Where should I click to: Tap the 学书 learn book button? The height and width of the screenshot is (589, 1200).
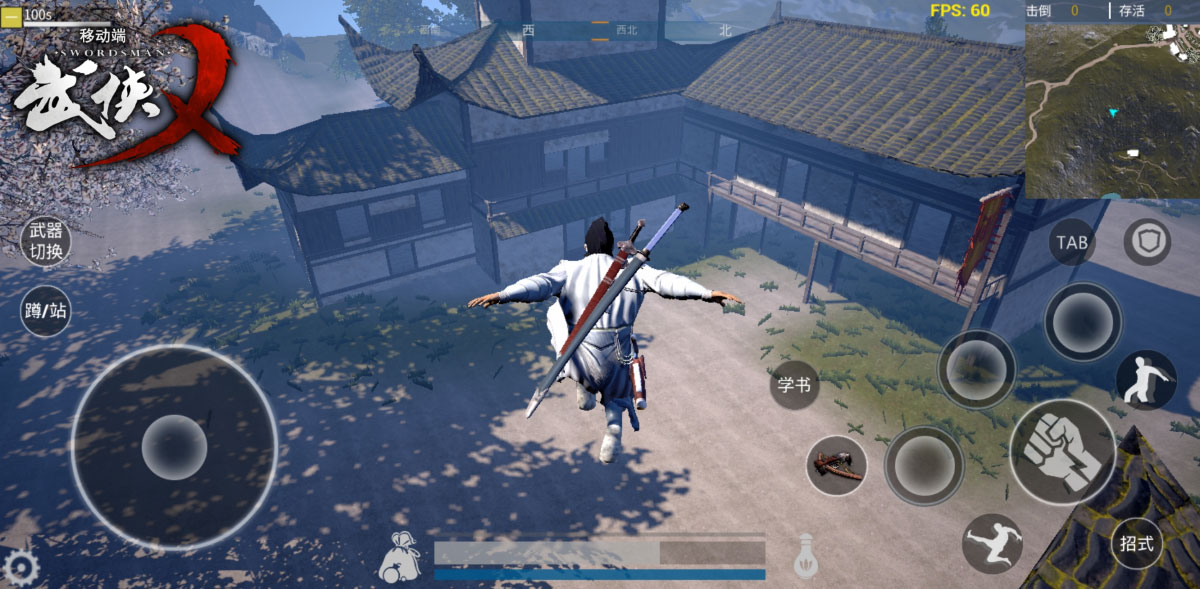pyautogui.click(x=794, y=385)
